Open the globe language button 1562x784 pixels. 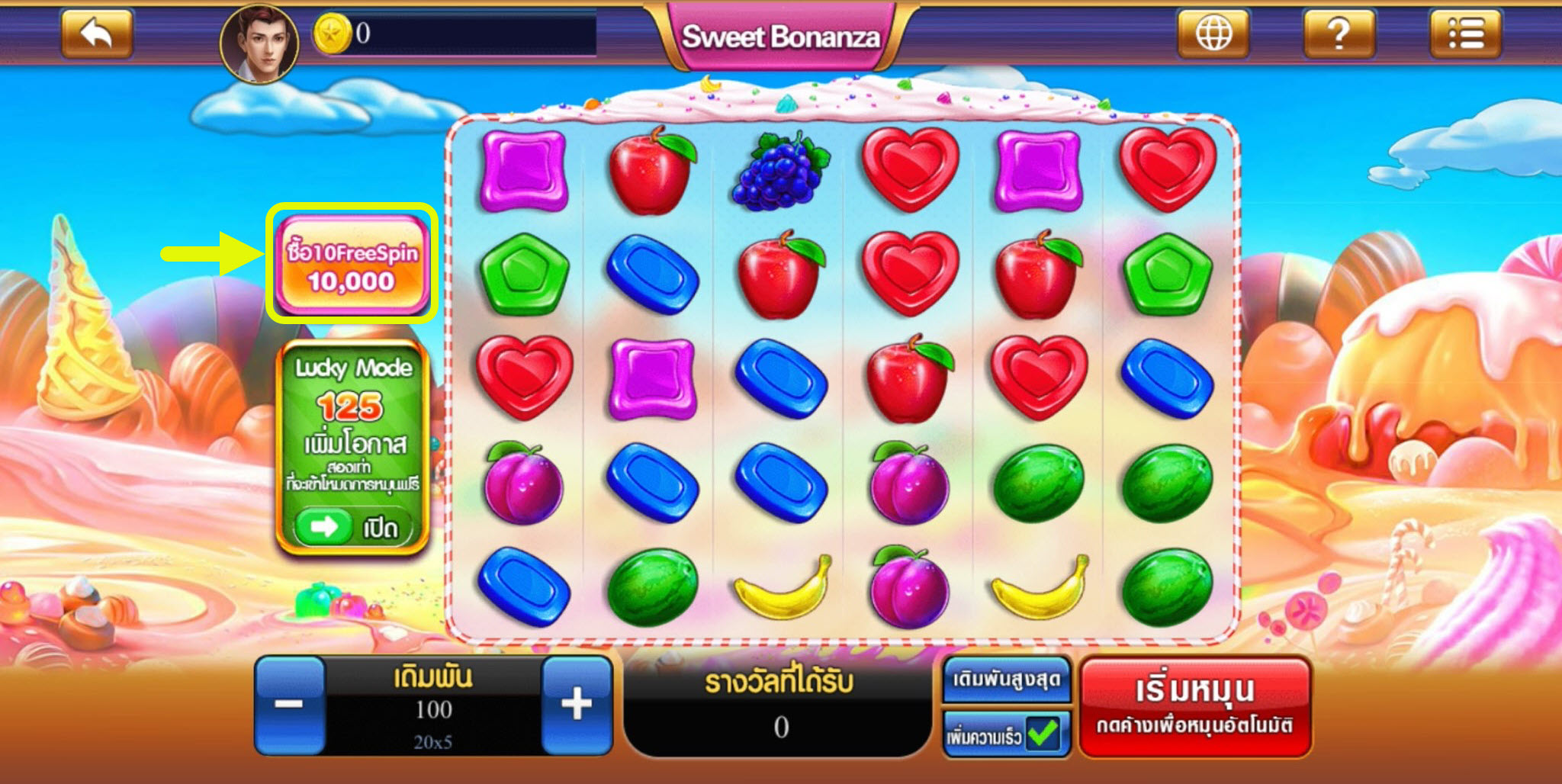[x=1213, y=34]
